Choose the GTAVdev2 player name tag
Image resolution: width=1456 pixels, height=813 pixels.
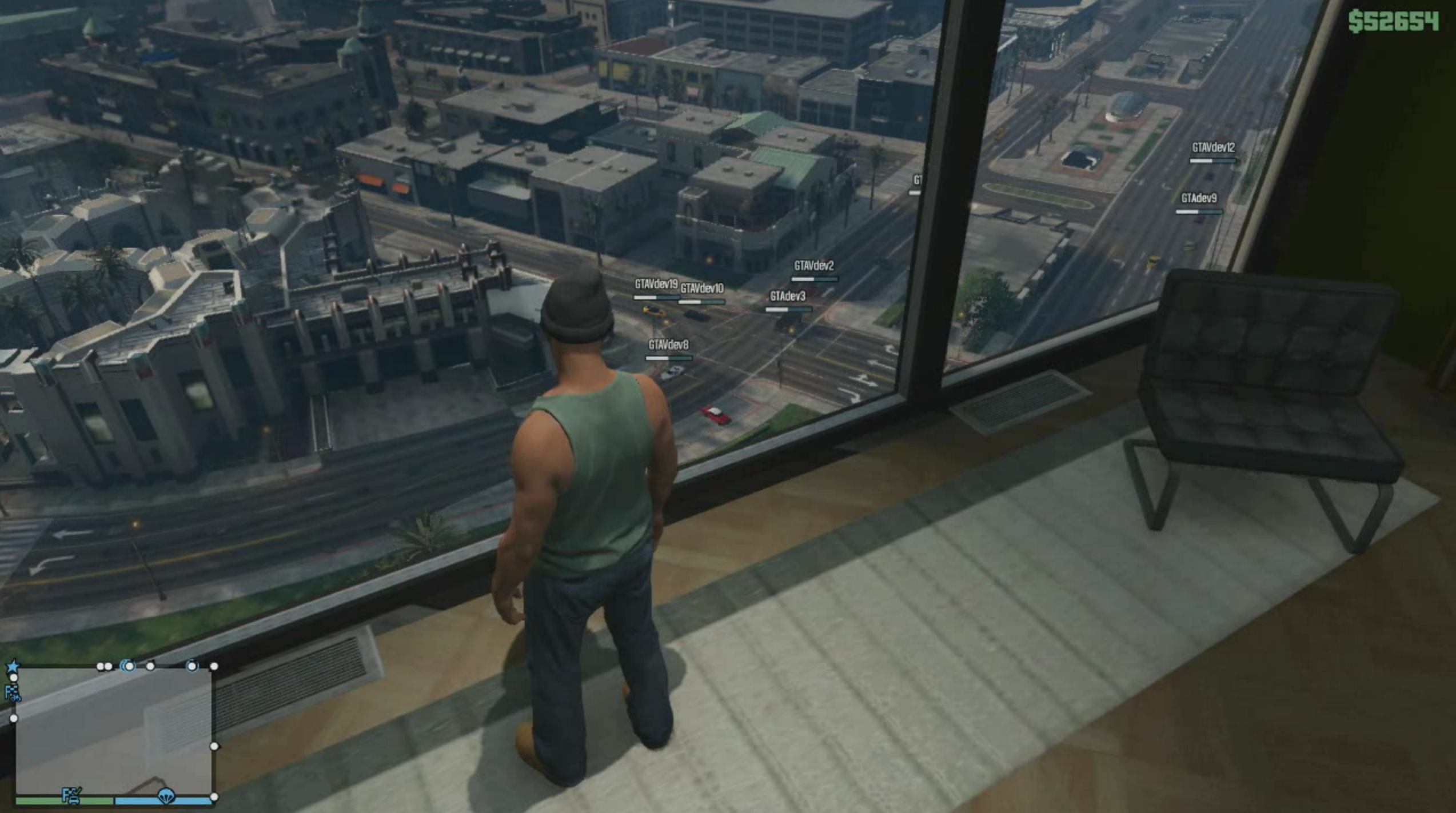click(x=813, y=266)
